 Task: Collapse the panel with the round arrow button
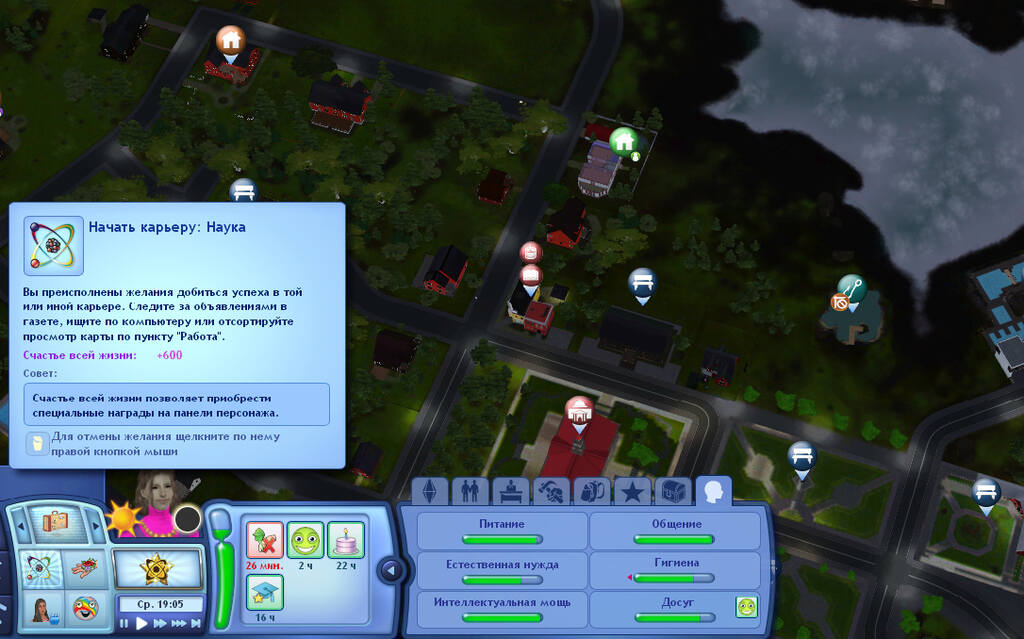click(391, 570)
